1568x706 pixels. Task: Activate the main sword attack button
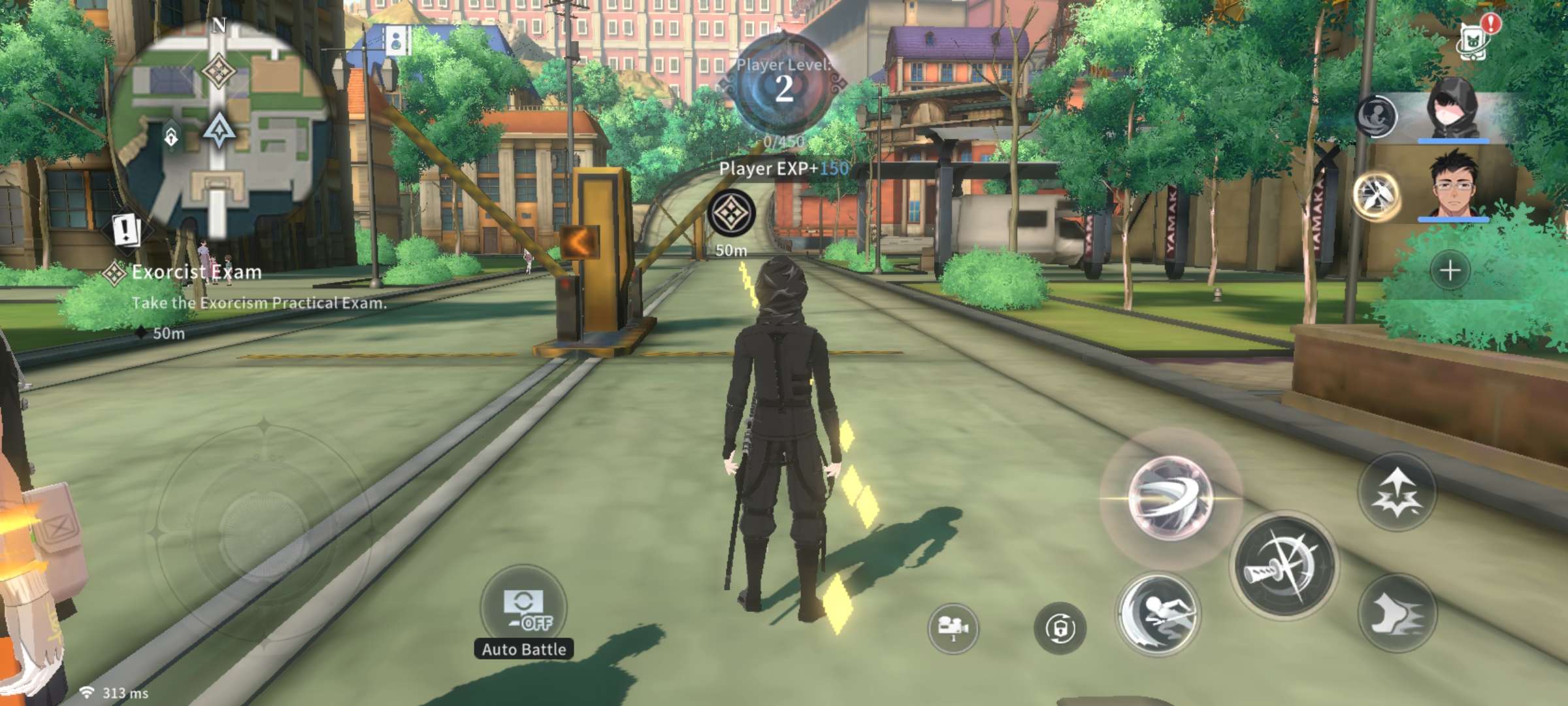[1283, 565]
